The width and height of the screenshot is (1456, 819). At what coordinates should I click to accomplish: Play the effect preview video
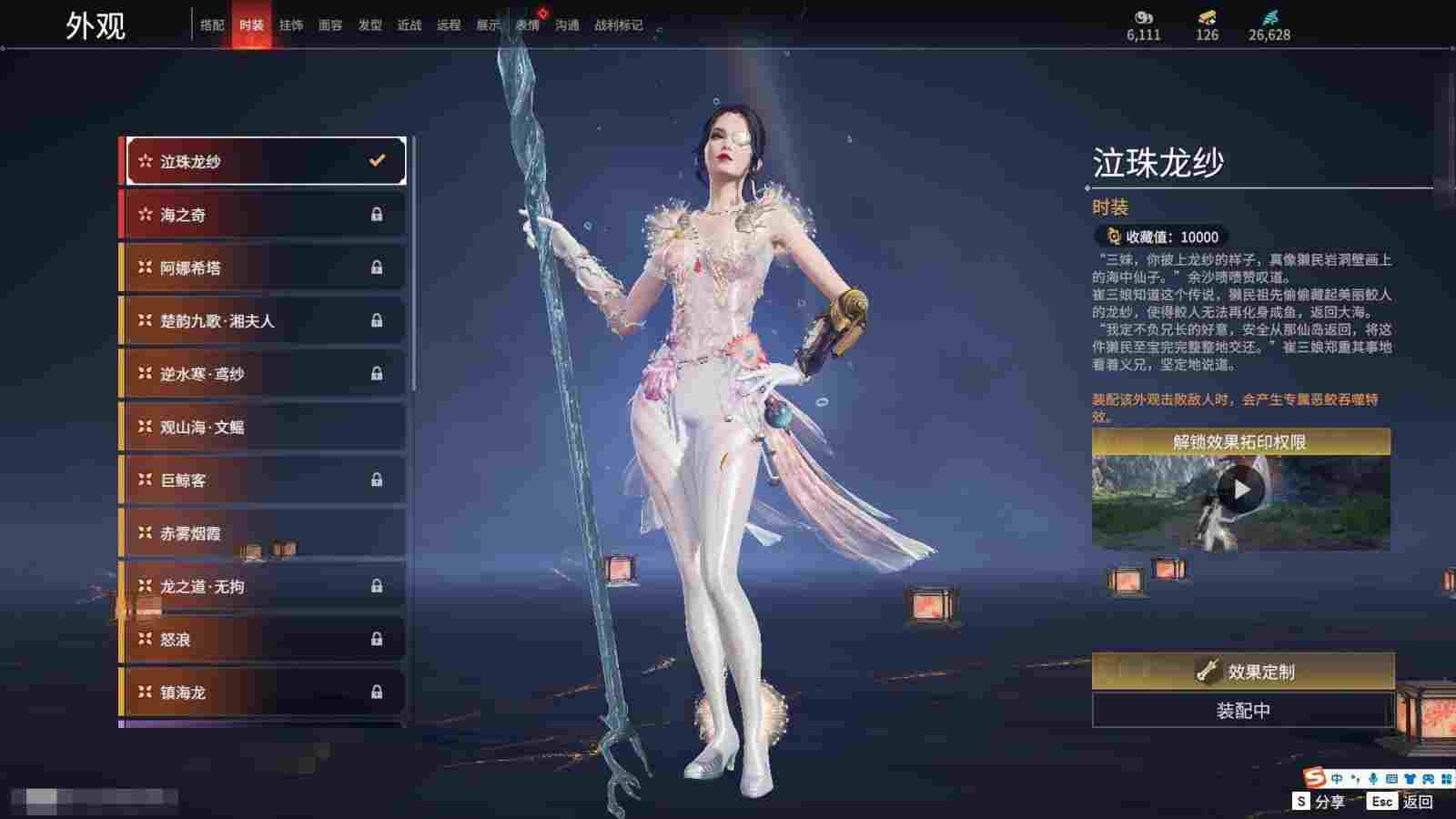[1241, 491]
